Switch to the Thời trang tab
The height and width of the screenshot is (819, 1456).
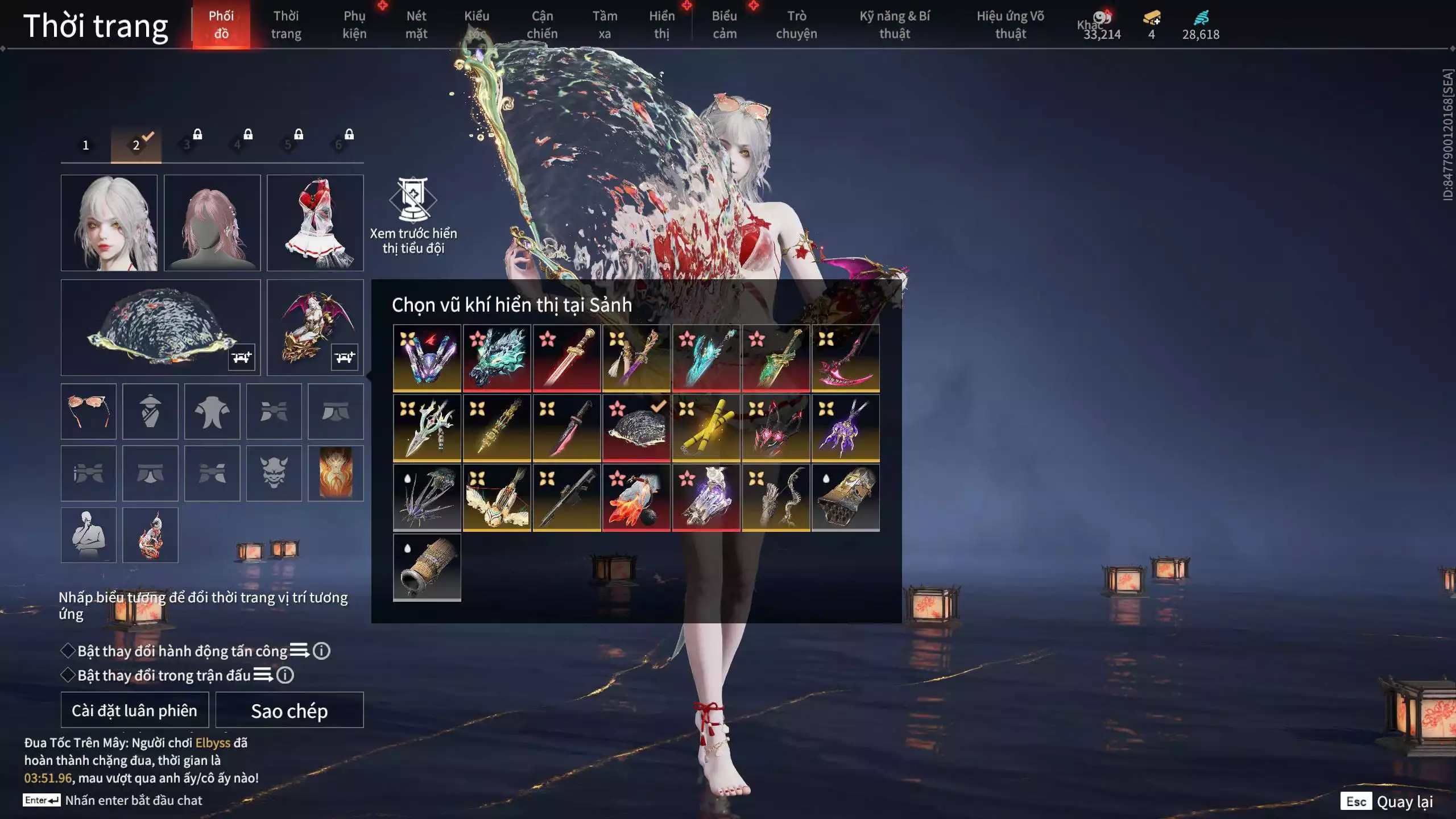pyautogui.click(x=286, y=25)
